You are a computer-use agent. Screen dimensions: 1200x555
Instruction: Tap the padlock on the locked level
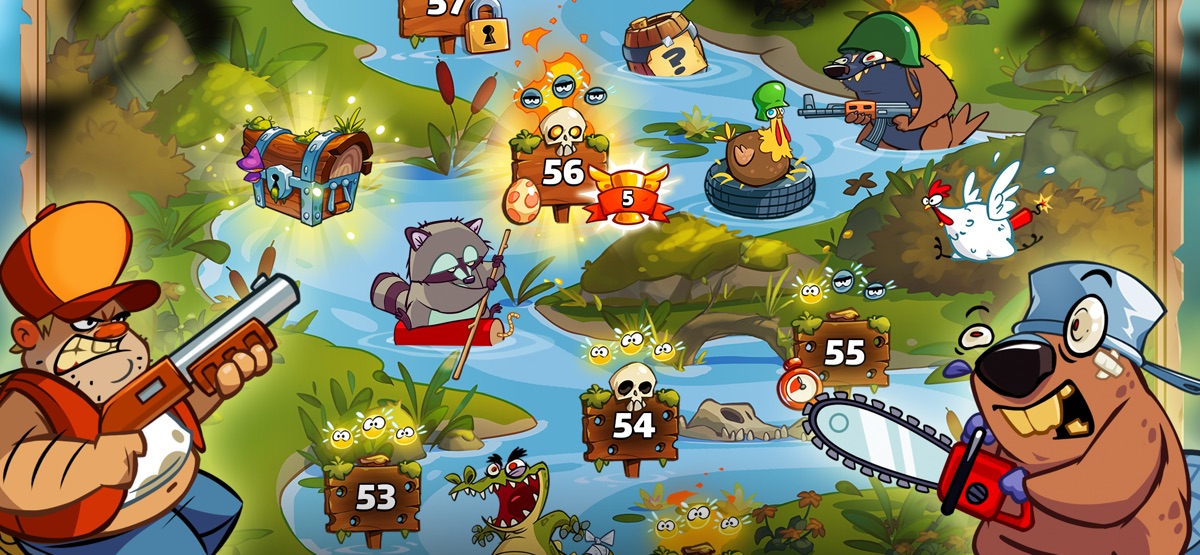485,28
